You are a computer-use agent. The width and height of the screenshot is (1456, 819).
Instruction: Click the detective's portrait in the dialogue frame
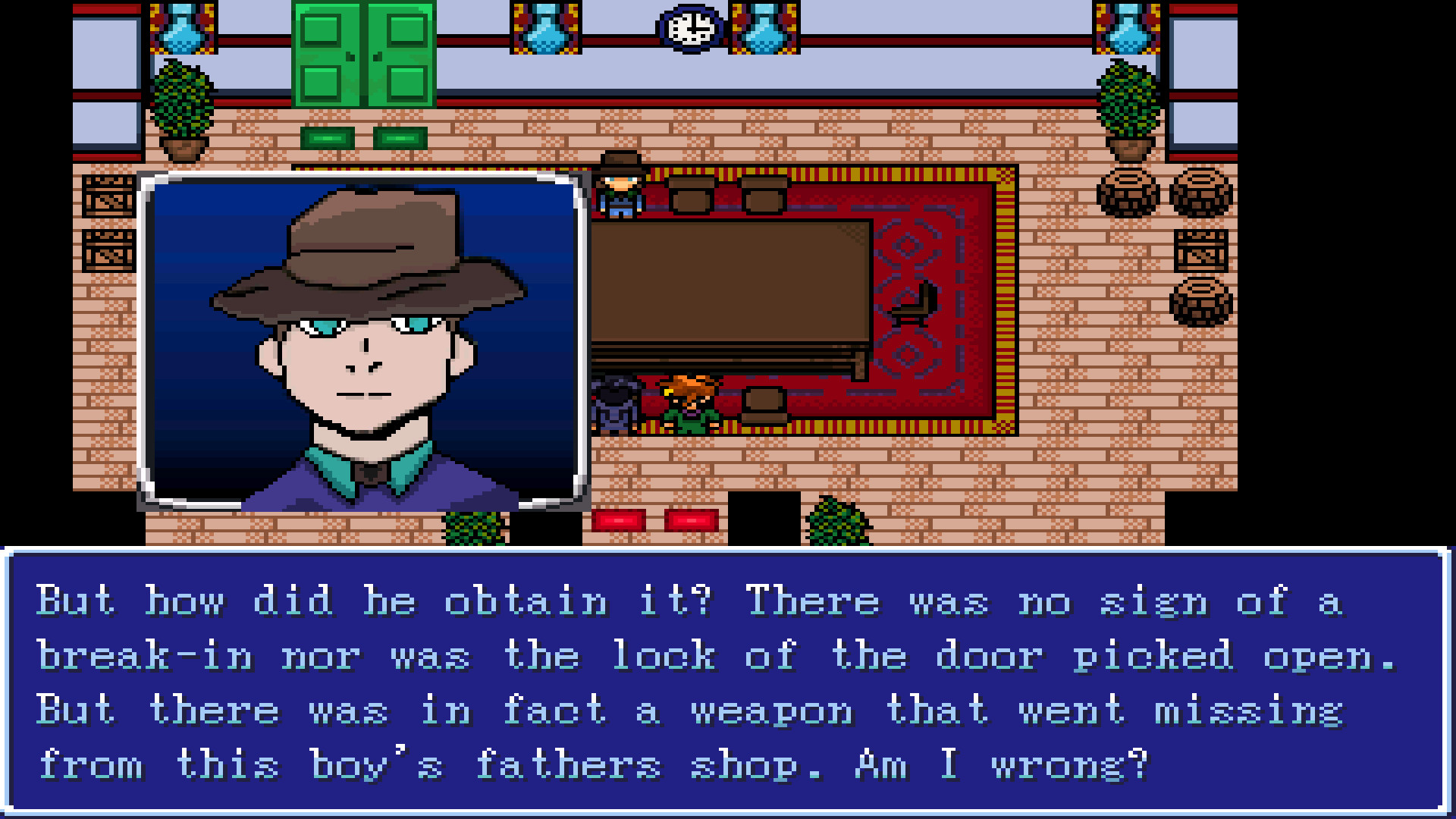tap(364, 341)
